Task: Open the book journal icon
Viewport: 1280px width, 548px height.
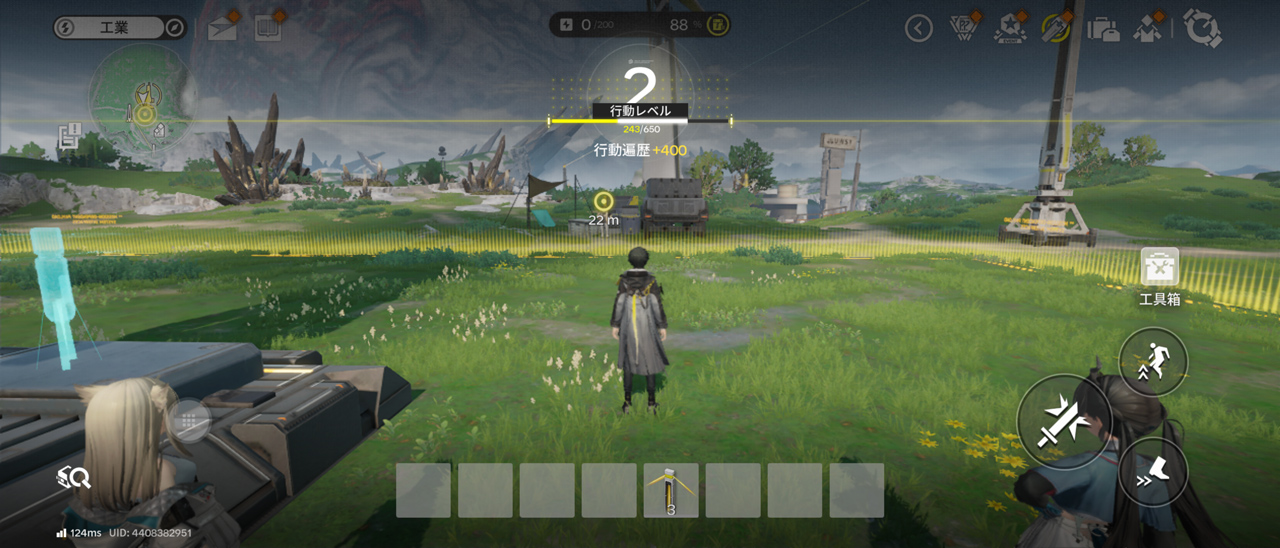Action: [x=268, y=28]
